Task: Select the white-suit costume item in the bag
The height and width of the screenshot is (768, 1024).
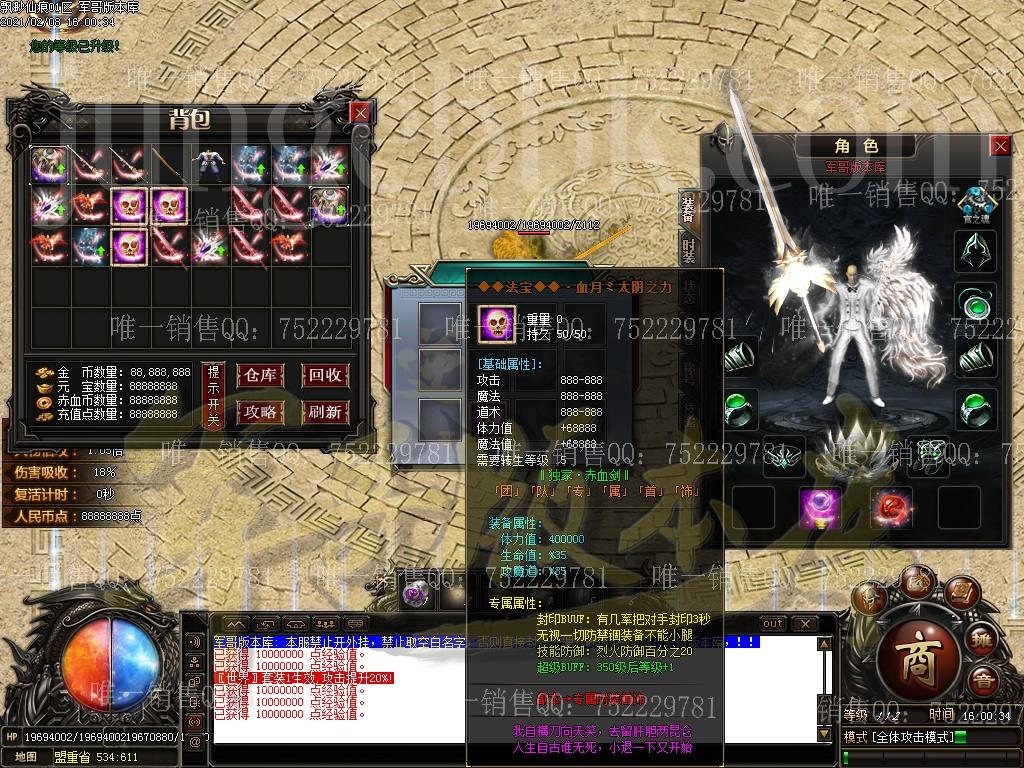Action: pos(209,164)
